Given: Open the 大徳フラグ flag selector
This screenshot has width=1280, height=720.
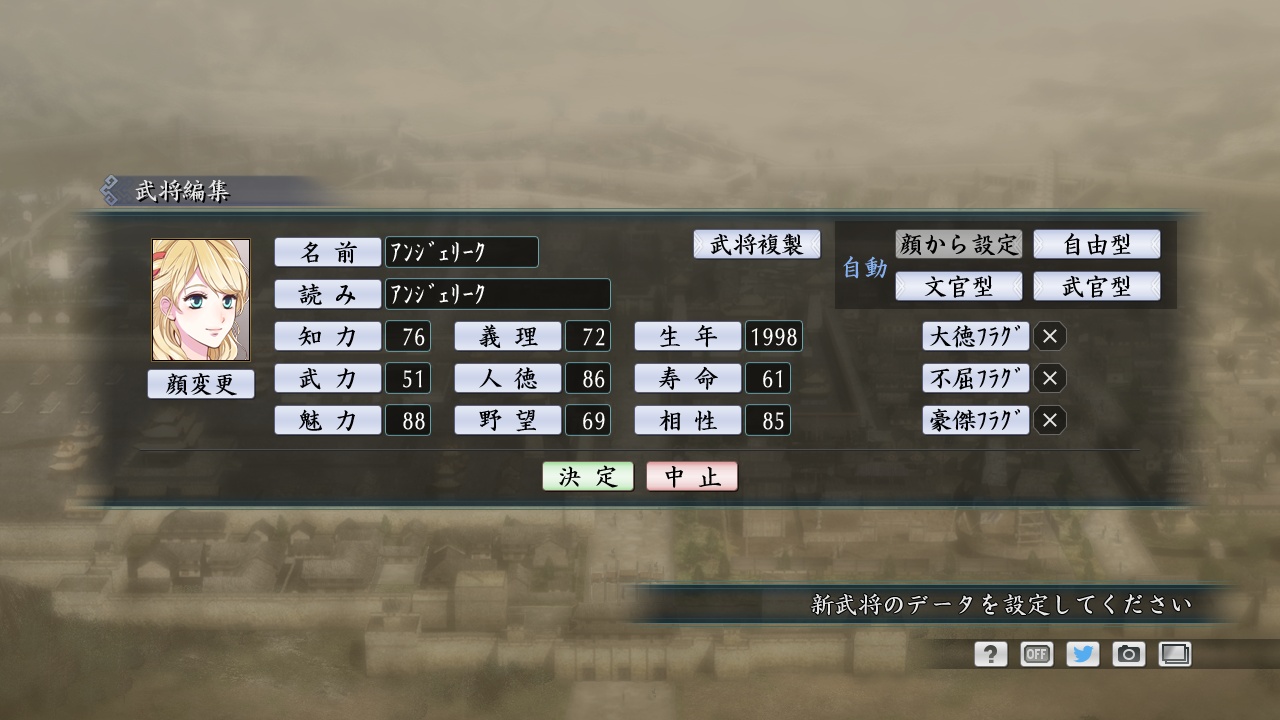Looking at the screenshot, I should click(975, 337).
